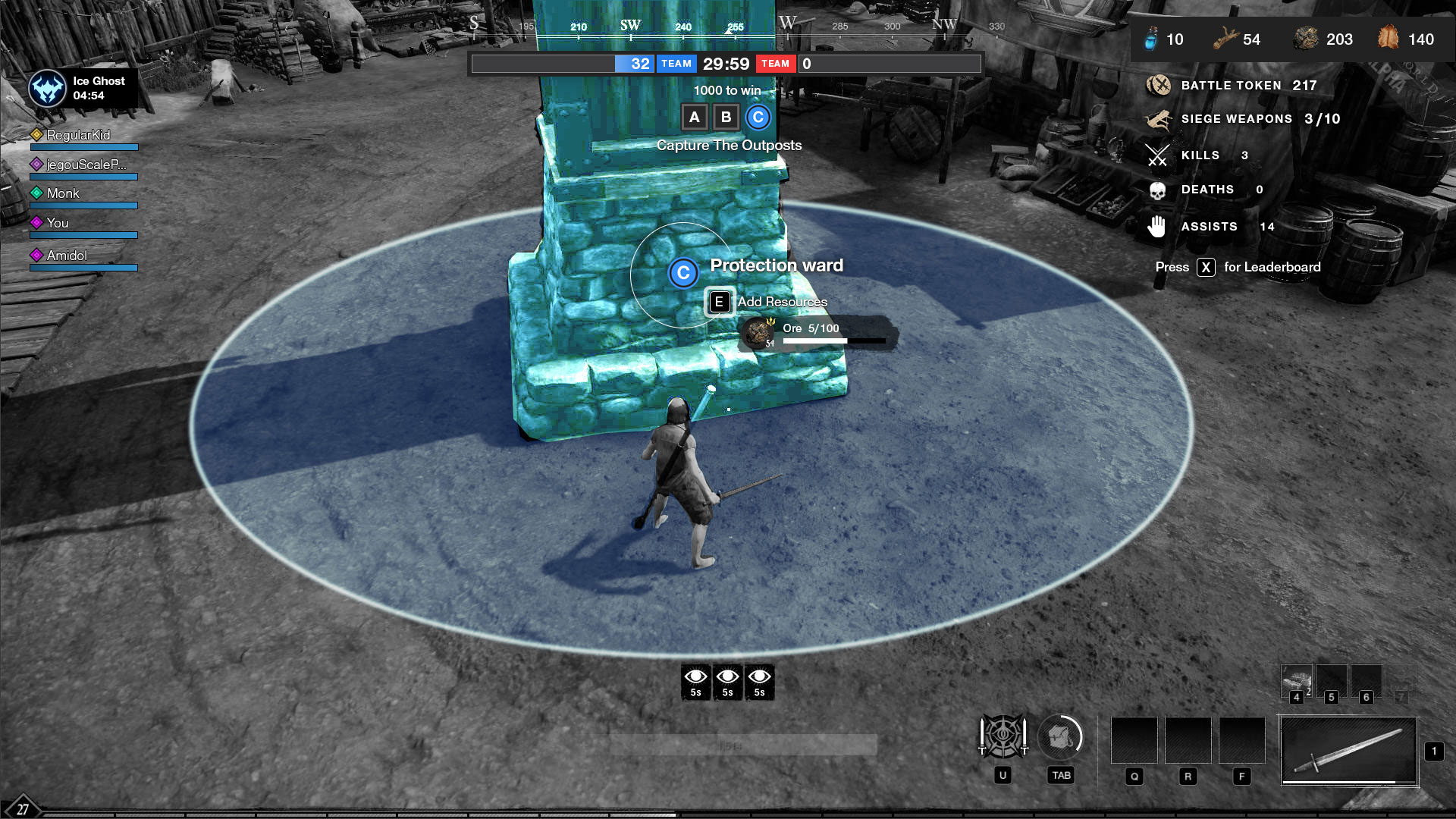Open the inventory bag icon

point(1060,736)
